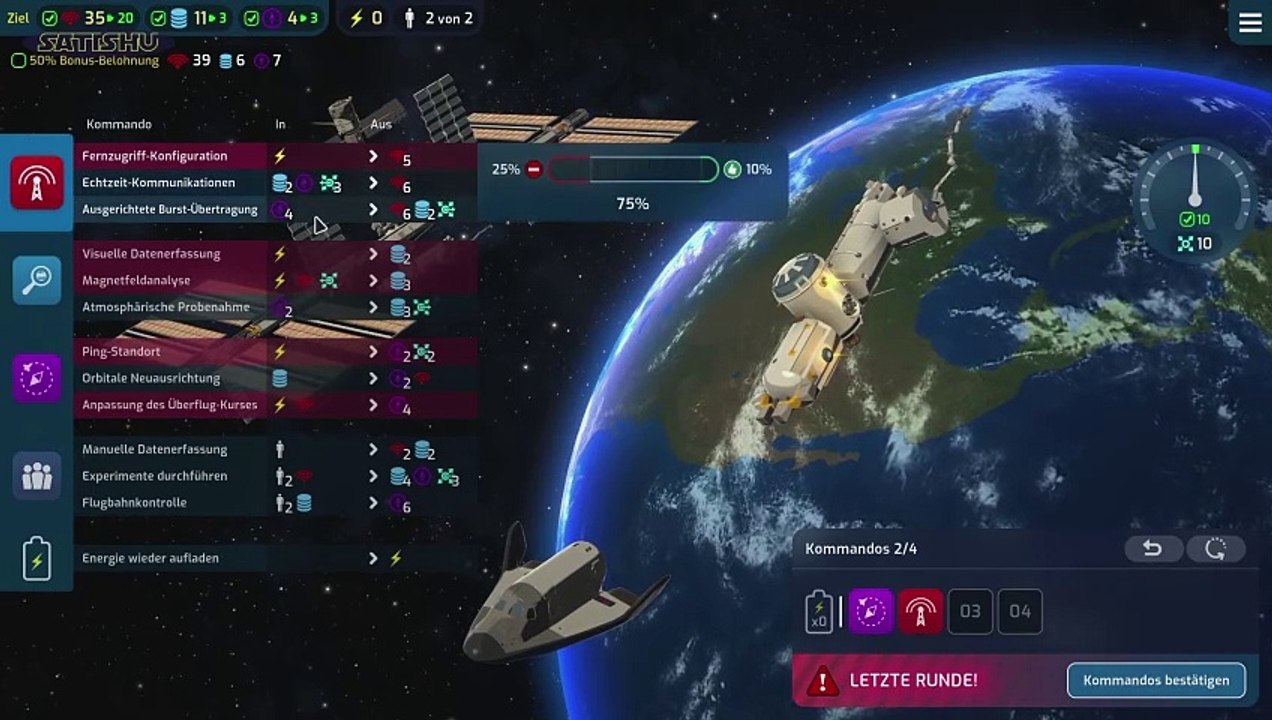Switch to the magnifier data category
The image size is (1272, 720).
point(37,281)
